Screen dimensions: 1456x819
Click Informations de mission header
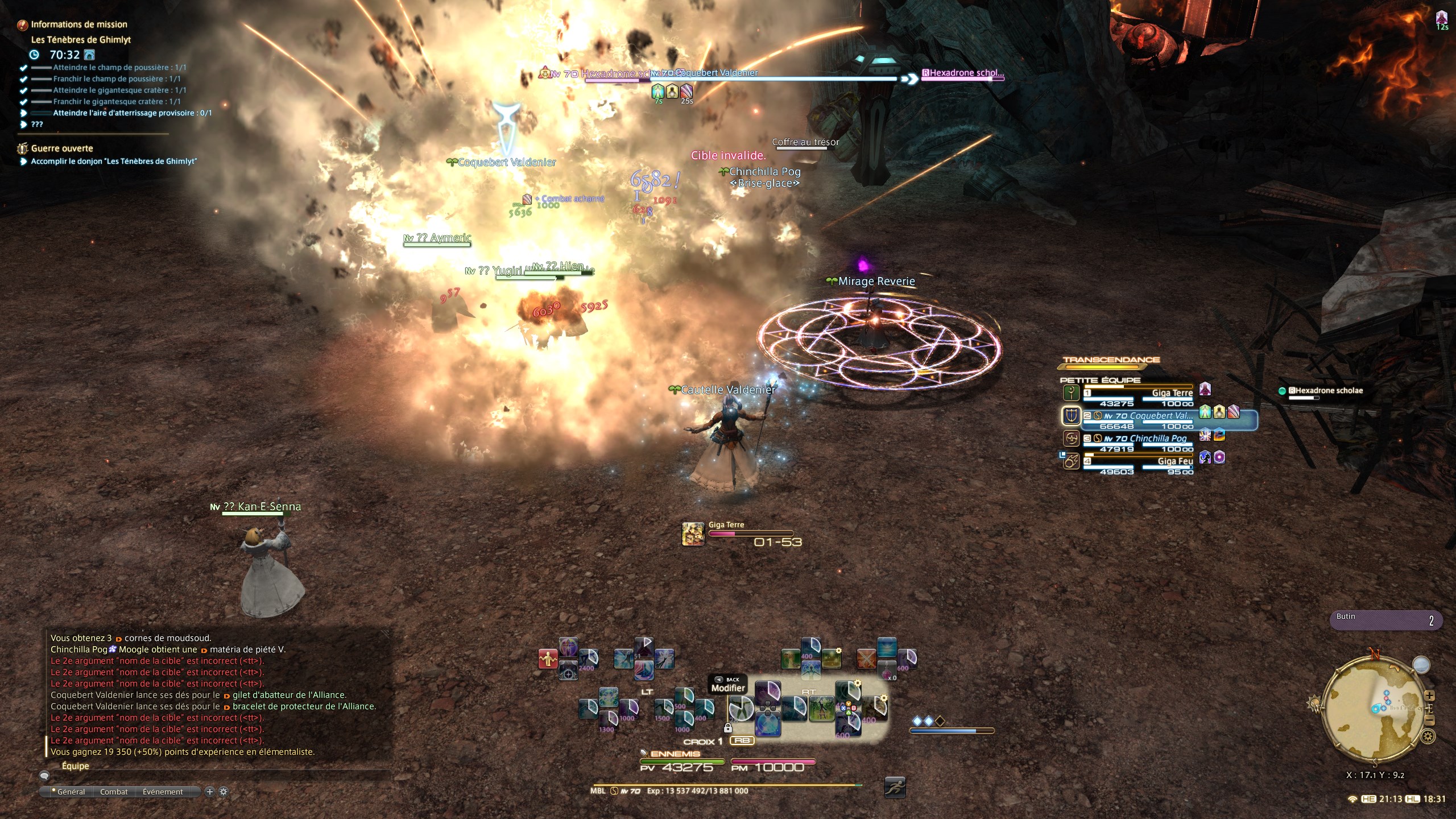(78, 24)
